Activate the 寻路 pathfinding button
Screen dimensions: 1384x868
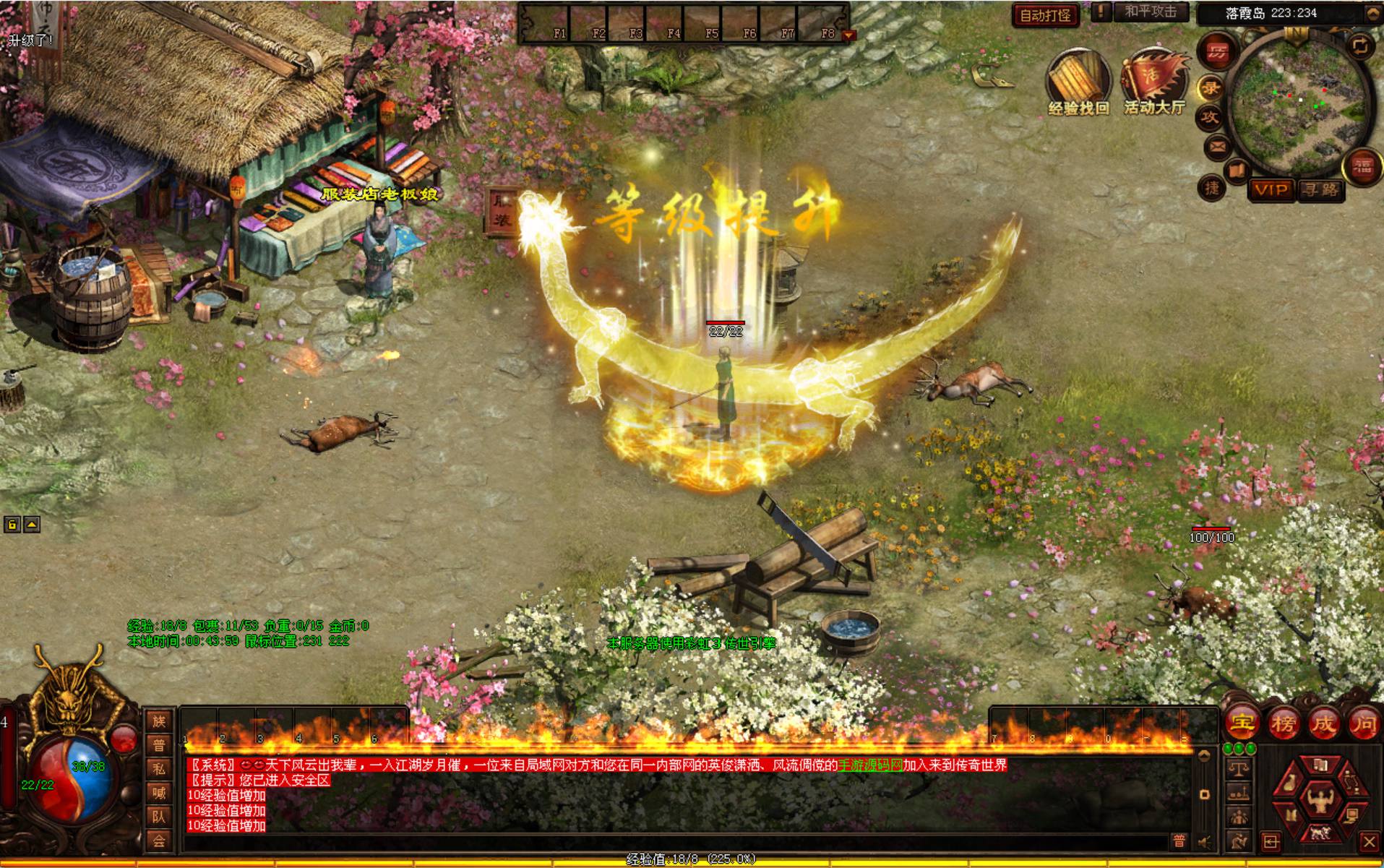(x=1320, y=190)
